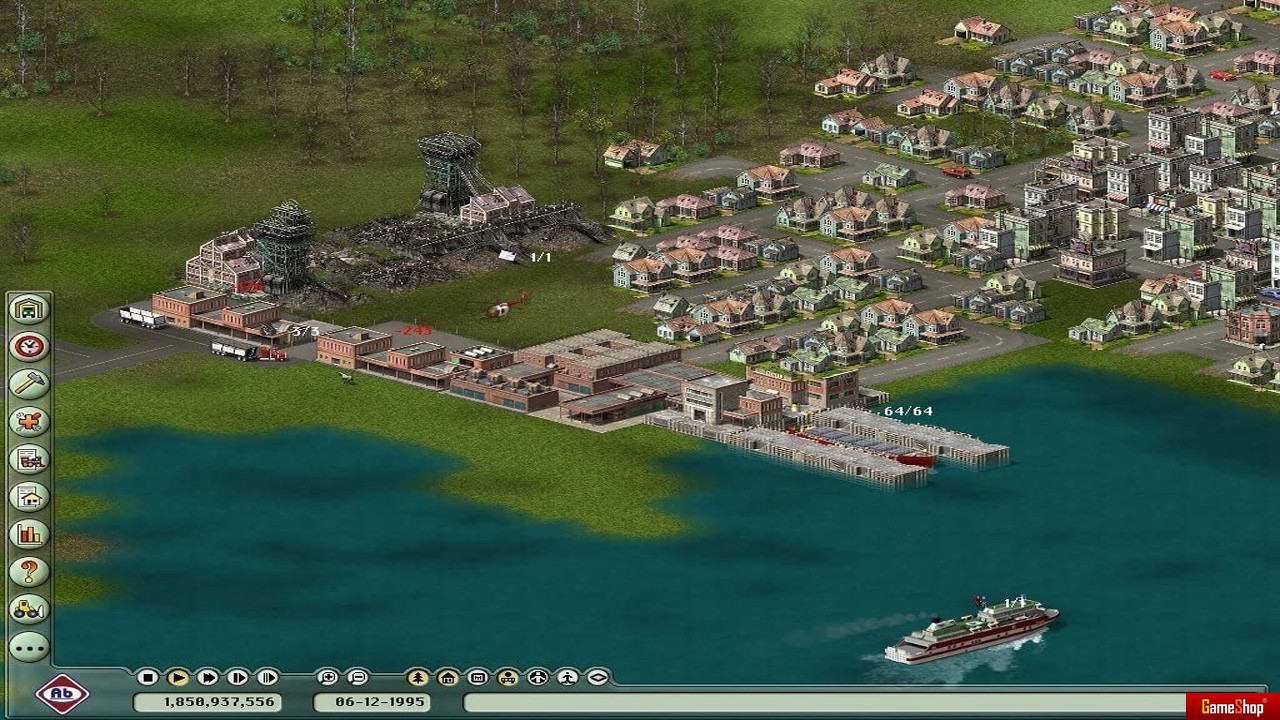This screenshot has height=720, width=1280.
Task: Stop game time with the square button
Action: [147, 677]
